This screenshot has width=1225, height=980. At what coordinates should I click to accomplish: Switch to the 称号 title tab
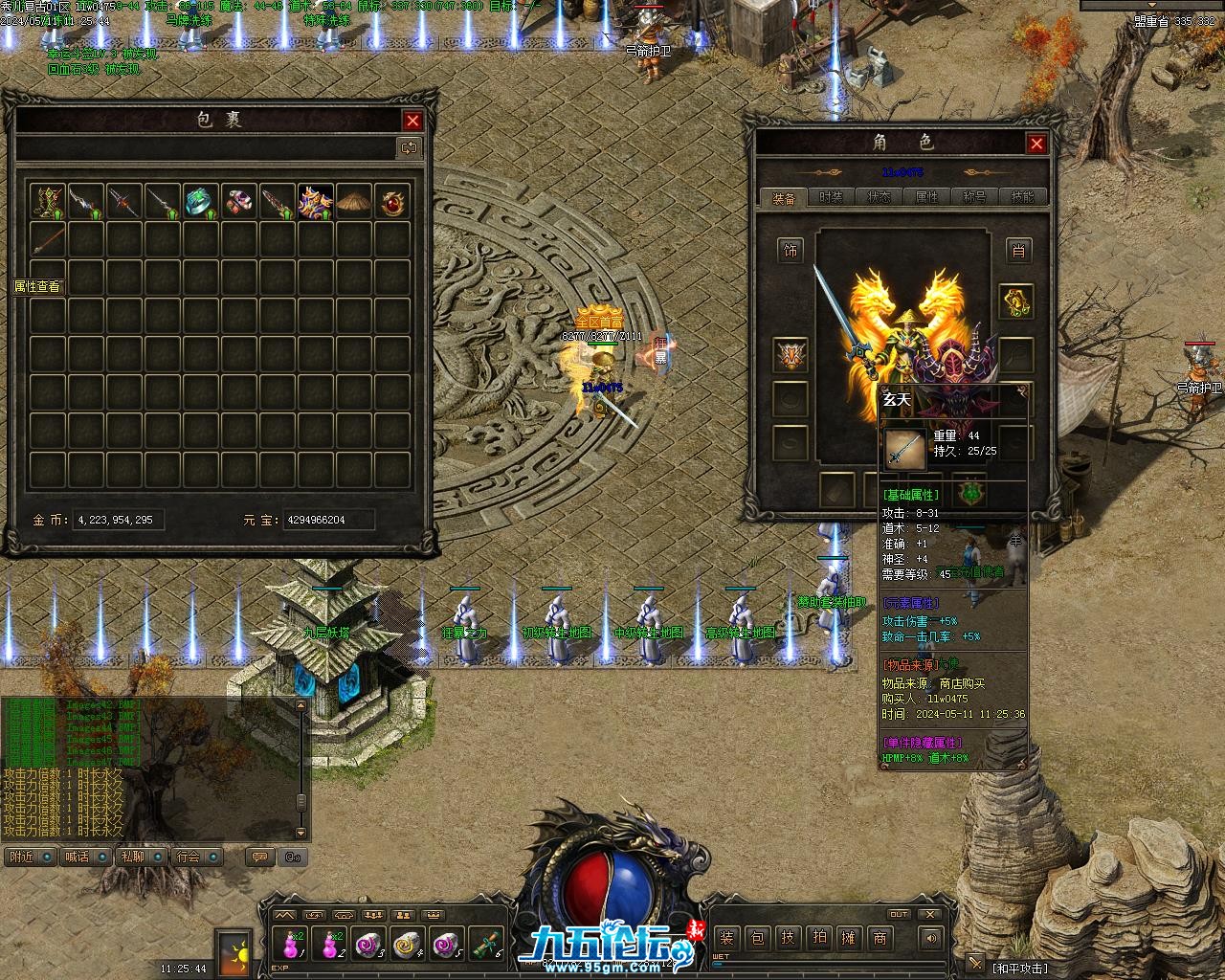[974, 197]
